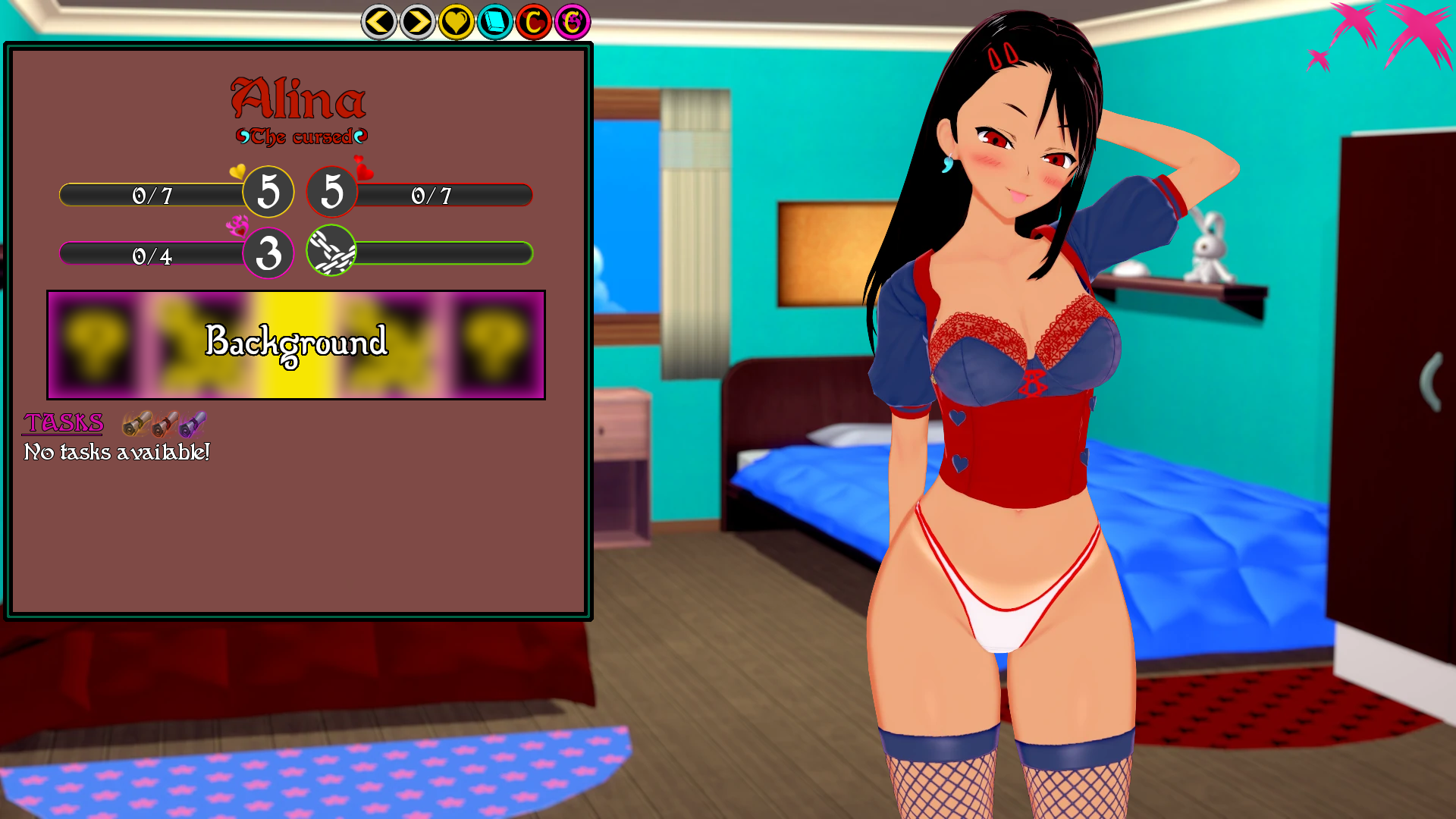Close the panel with the large pink X
The height and width of the screenshot is (819, 1456).
pyautogui.click(x=1420, y=34)
